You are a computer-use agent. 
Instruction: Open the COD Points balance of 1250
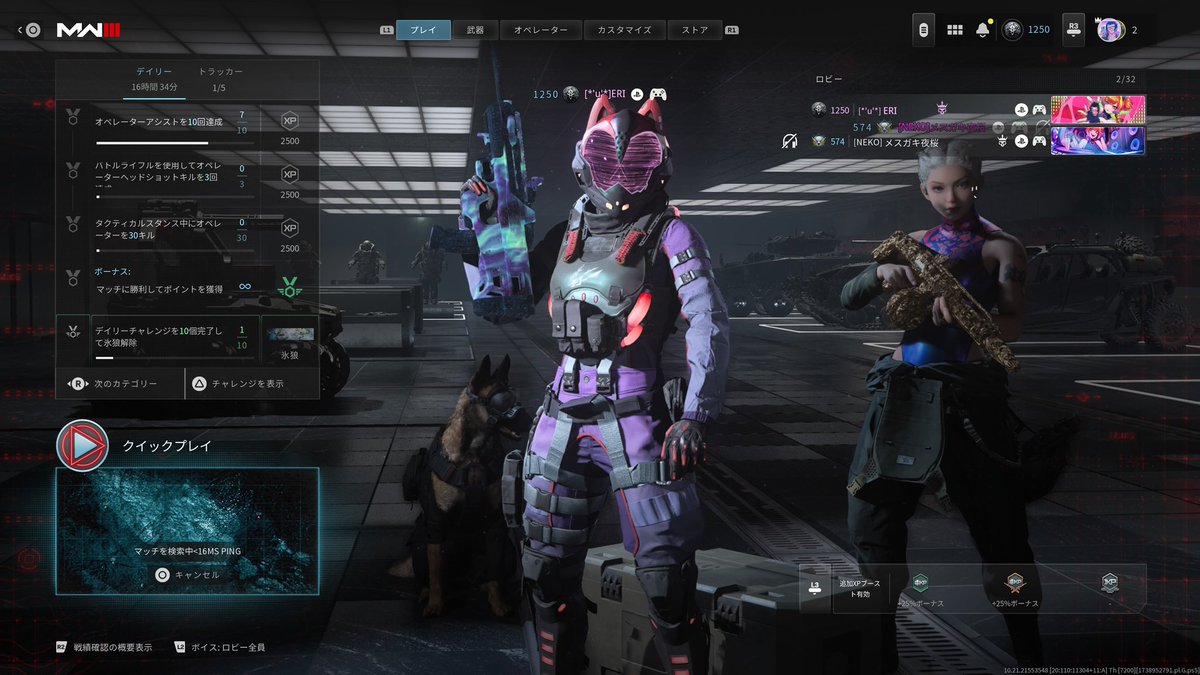point(1027,30)
